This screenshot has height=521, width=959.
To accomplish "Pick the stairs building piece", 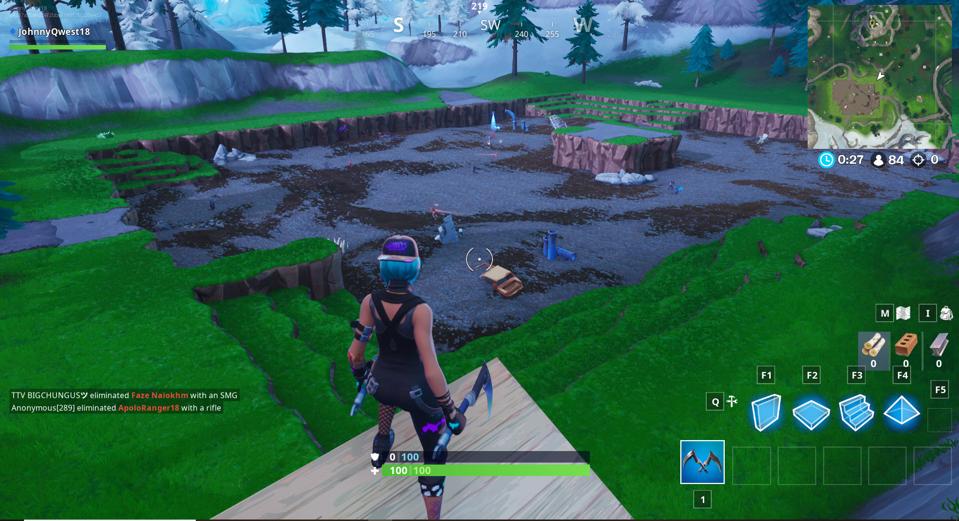I will (x=856, y=412).
